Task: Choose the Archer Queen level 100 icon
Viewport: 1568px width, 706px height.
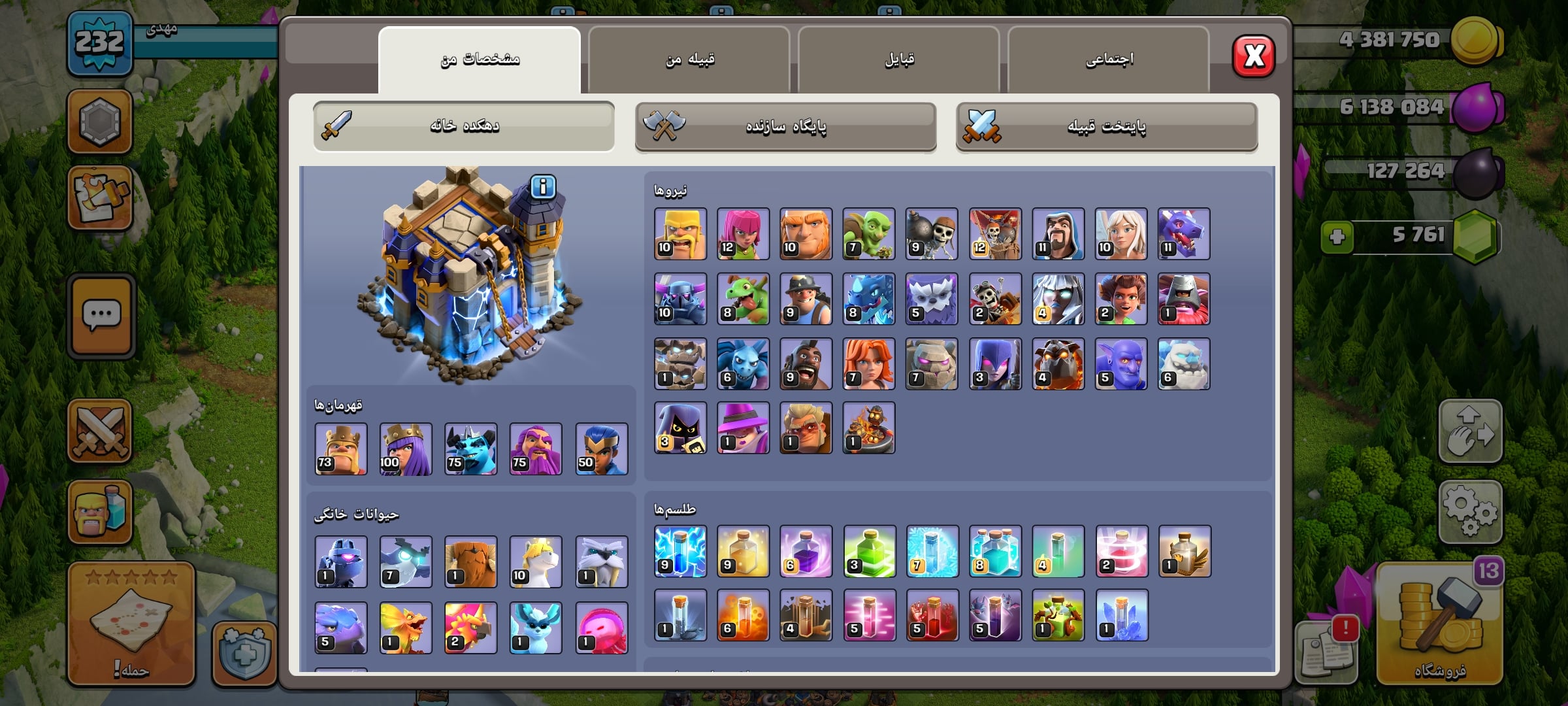Action: (406, 449)
